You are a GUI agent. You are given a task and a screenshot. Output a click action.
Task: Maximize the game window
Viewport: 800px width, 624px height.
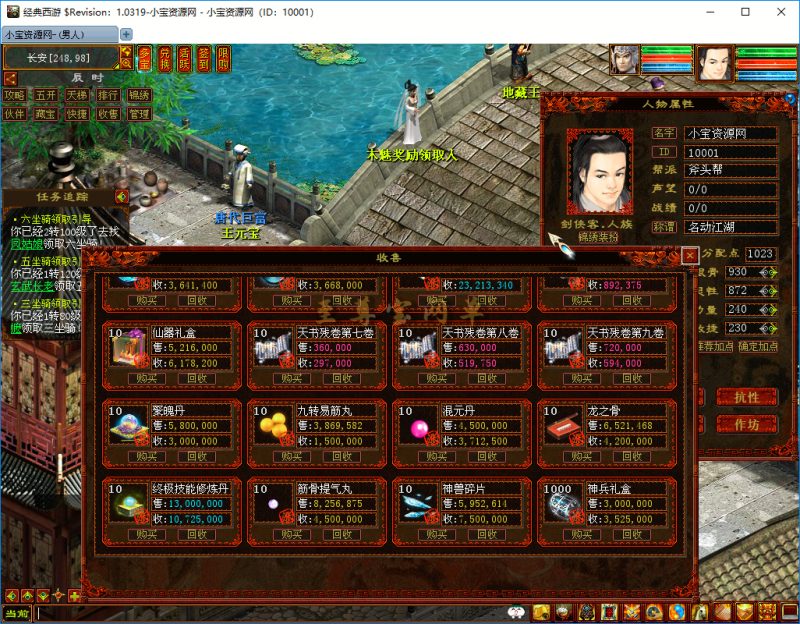click(745, 12)
